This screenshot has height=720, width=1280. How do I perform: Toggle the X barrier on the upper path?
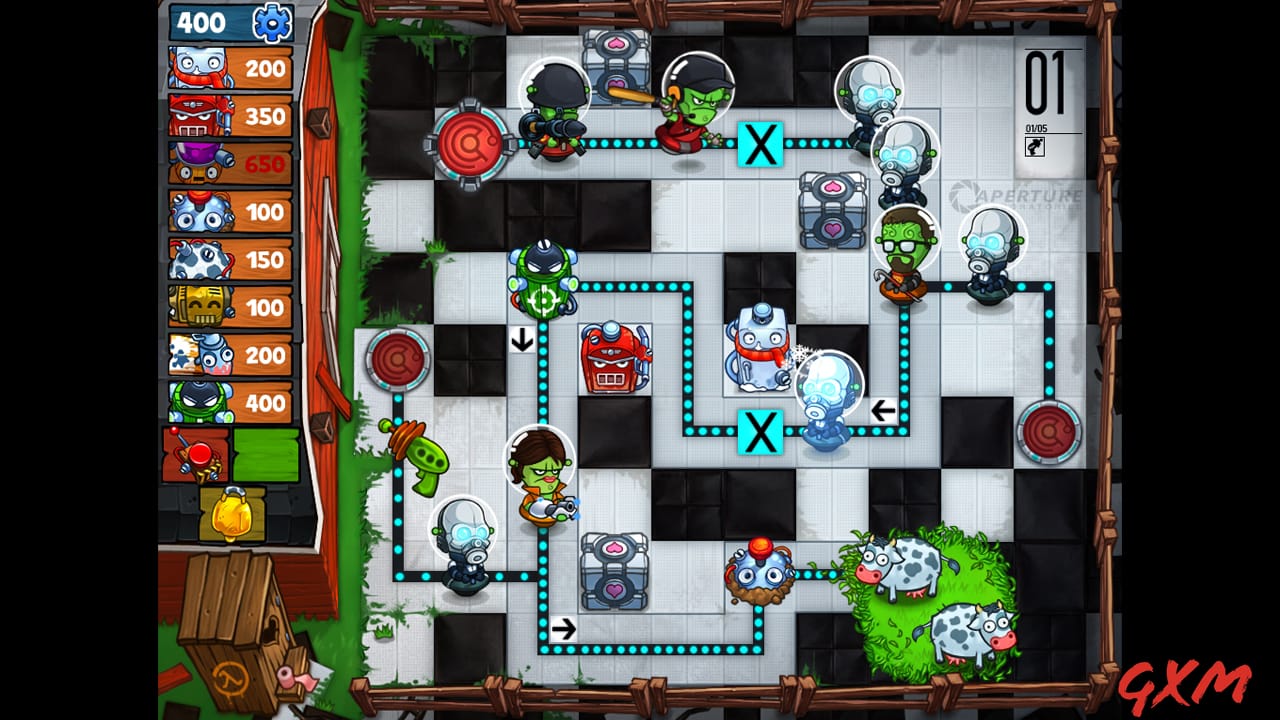760,143
